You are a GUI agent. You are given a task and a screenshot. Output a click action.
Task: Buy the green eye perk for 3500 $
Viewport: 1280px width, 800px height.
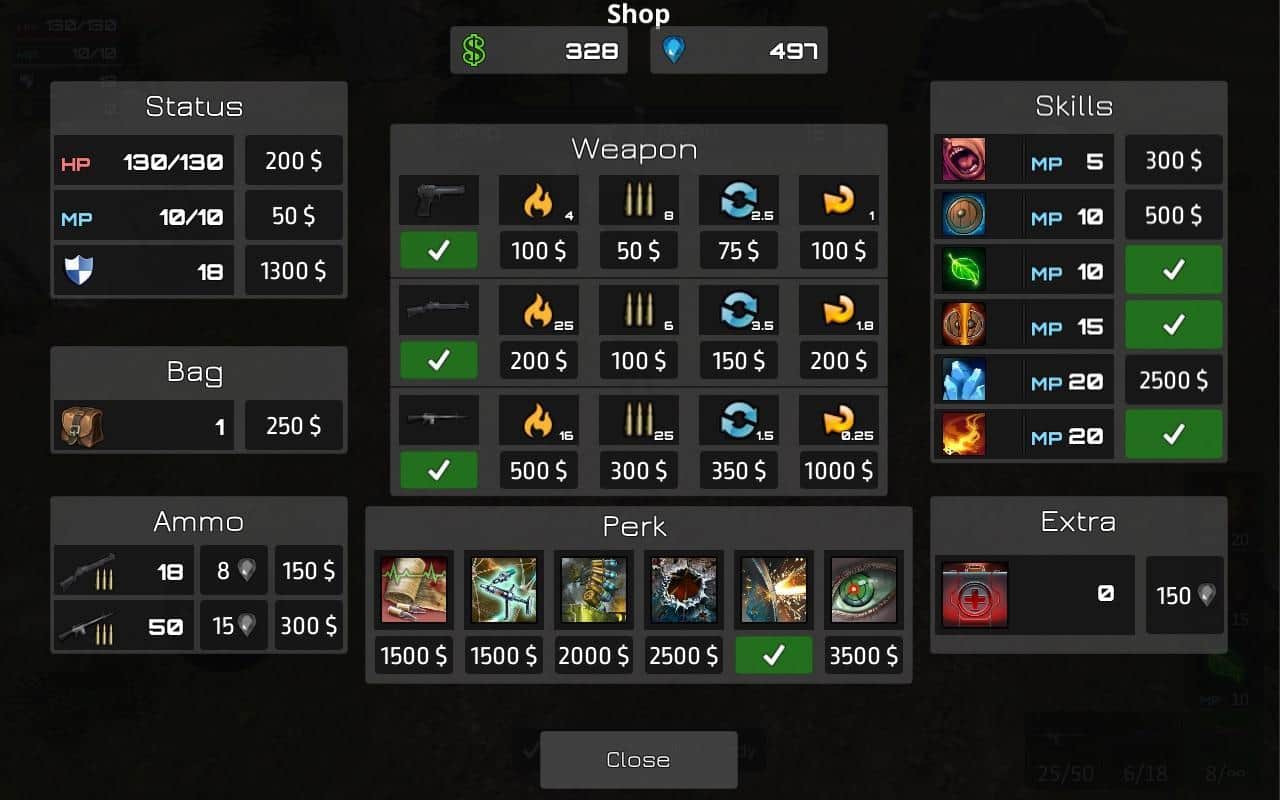(863, 656)
